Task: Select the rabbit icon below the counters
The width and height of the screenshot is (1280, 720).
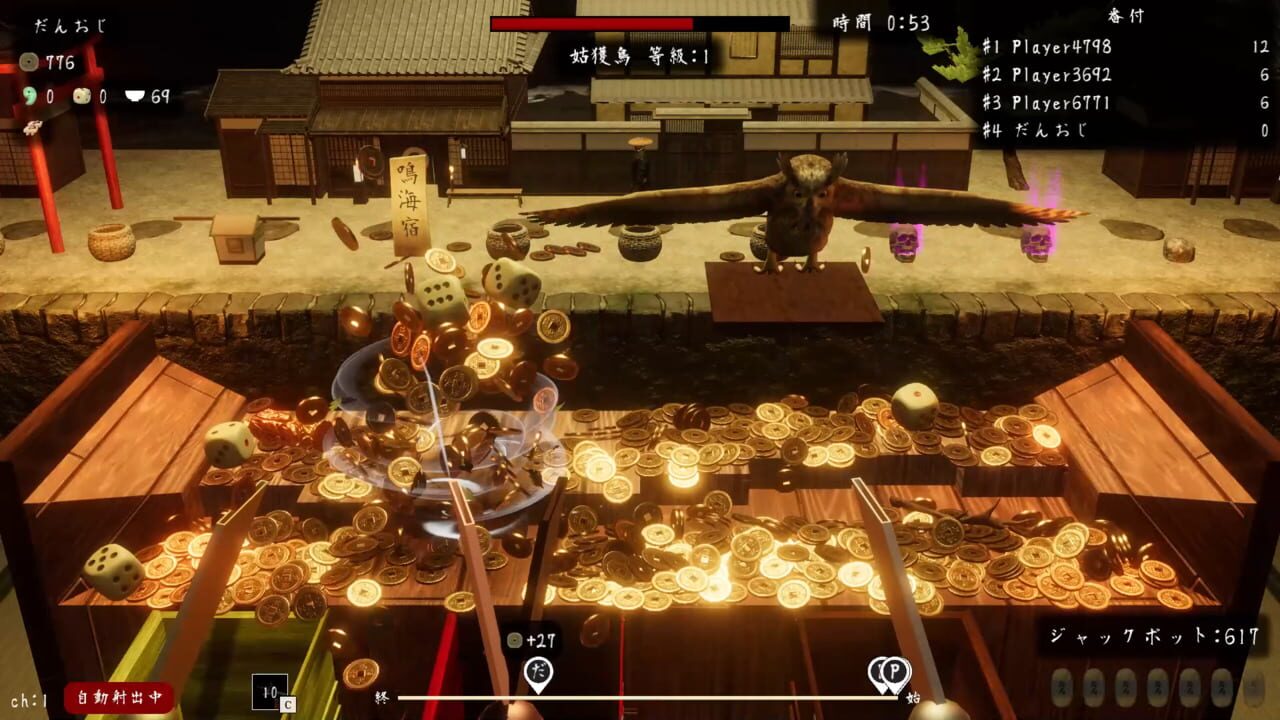Action: [32, 127]
